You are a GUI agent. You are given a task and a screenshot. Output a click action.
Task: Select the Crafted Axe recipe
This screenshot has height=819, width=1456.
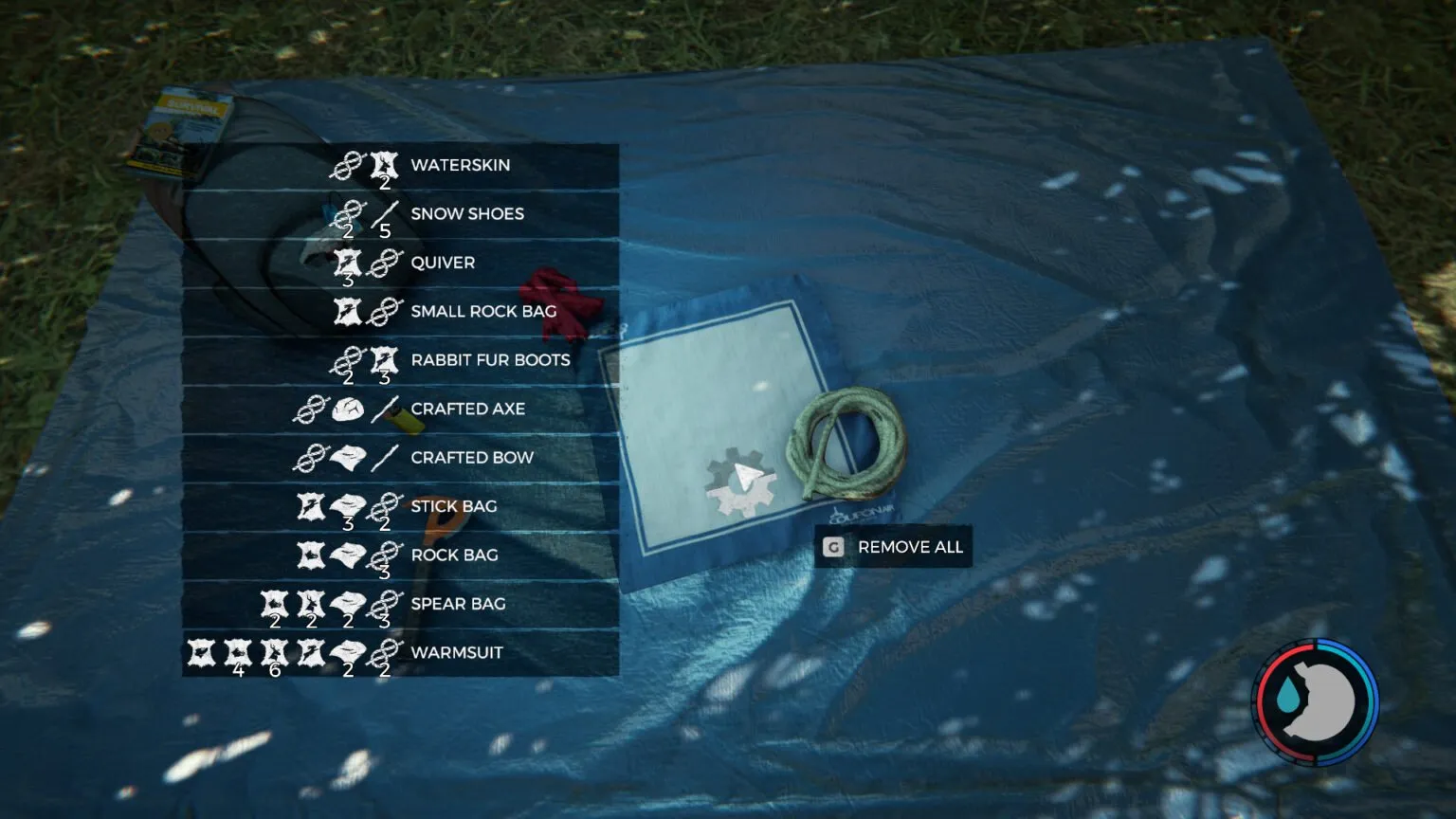[x=467, y=409]
